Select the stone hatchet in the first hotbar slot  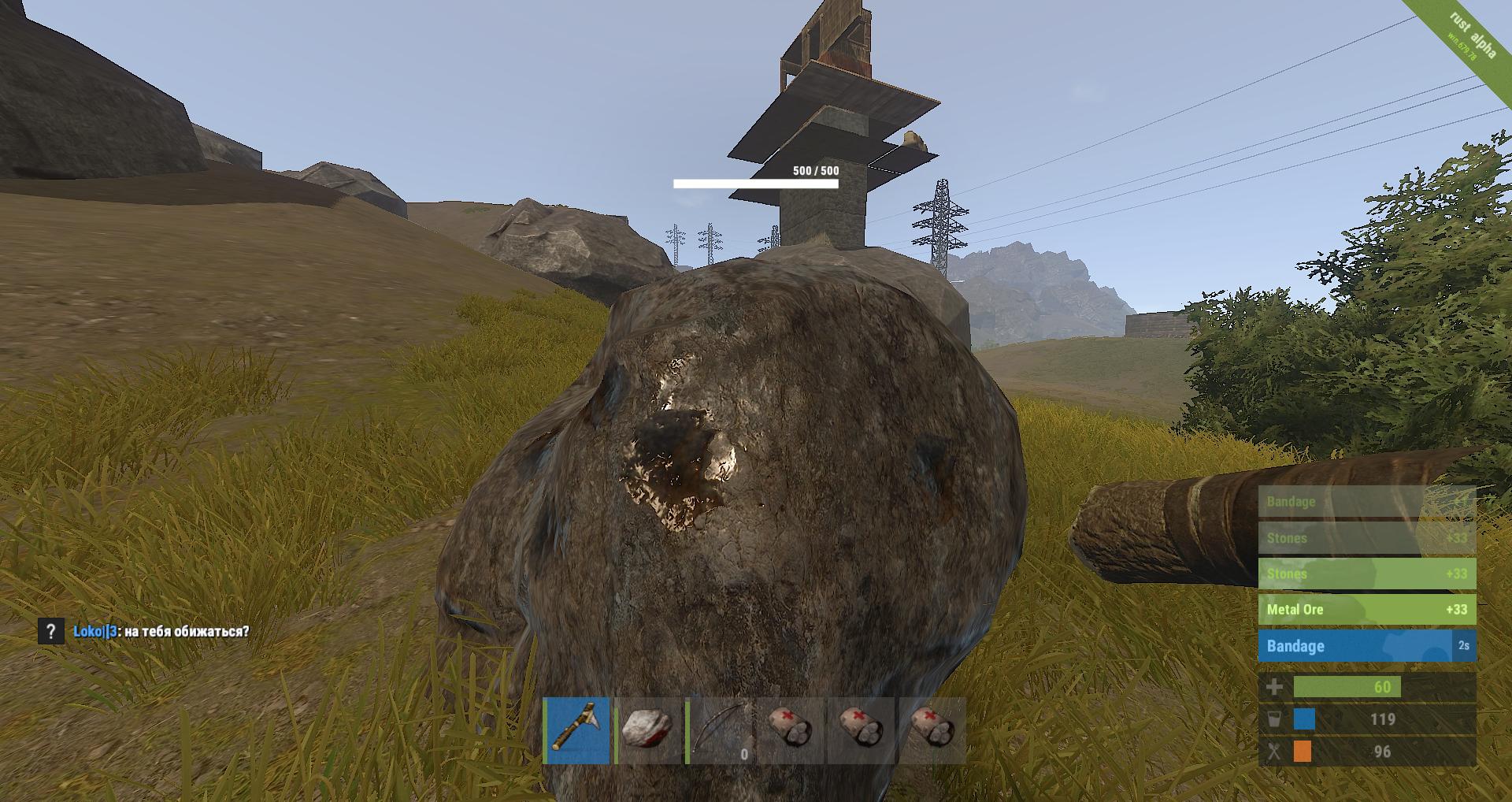point(577,733)
